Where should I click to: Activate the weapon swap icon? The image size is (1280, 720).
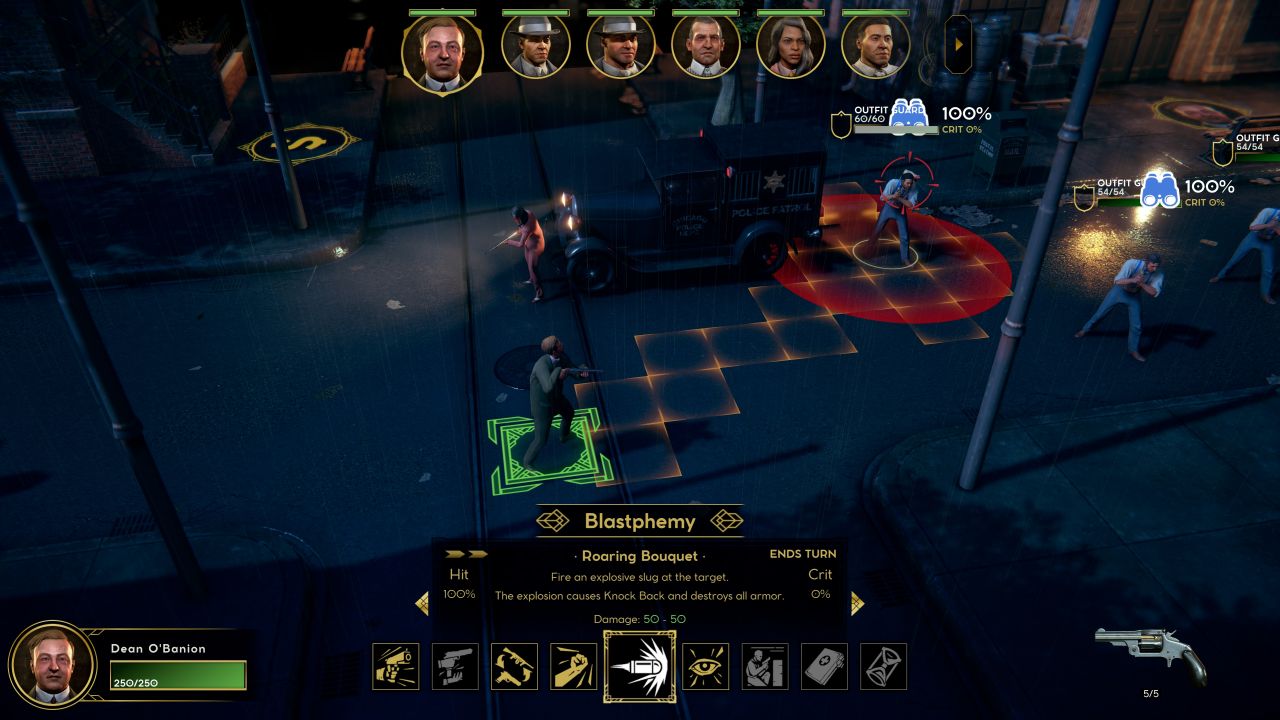pos(514,666)
